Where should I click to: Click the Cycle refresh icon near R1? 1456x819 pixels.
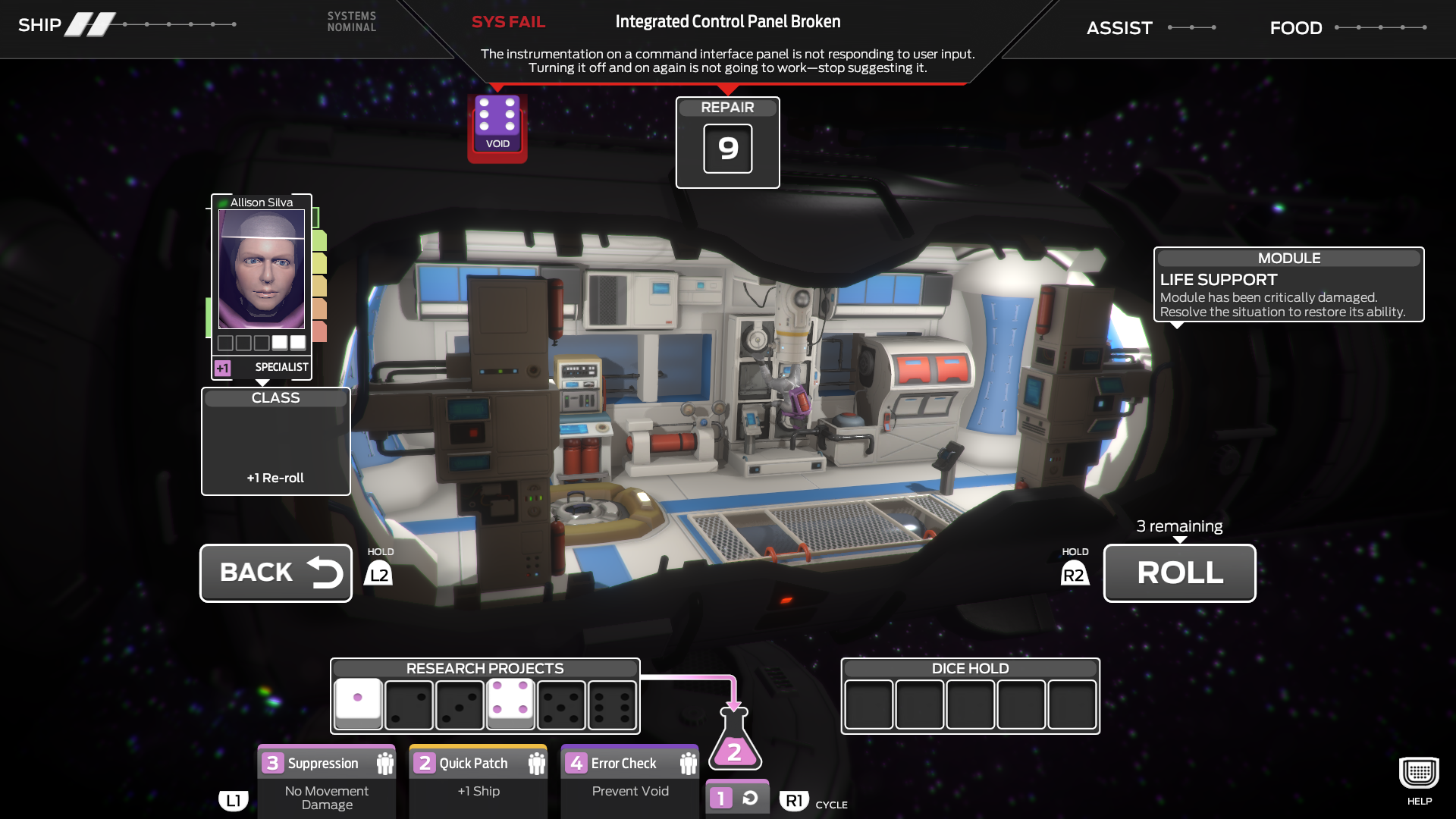tap(750, 796)
